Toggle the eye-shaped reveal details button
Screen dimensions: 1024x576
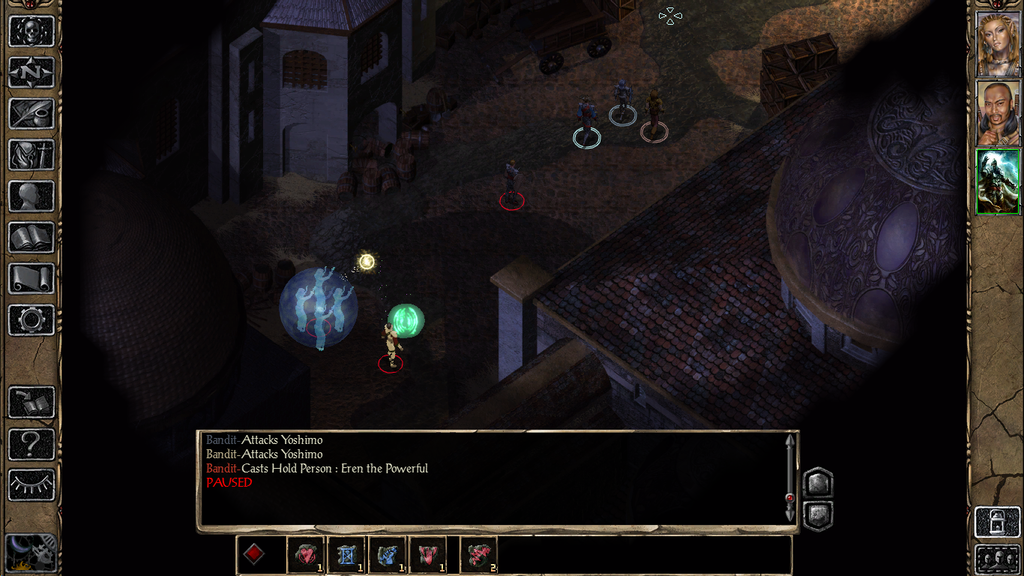31,485
